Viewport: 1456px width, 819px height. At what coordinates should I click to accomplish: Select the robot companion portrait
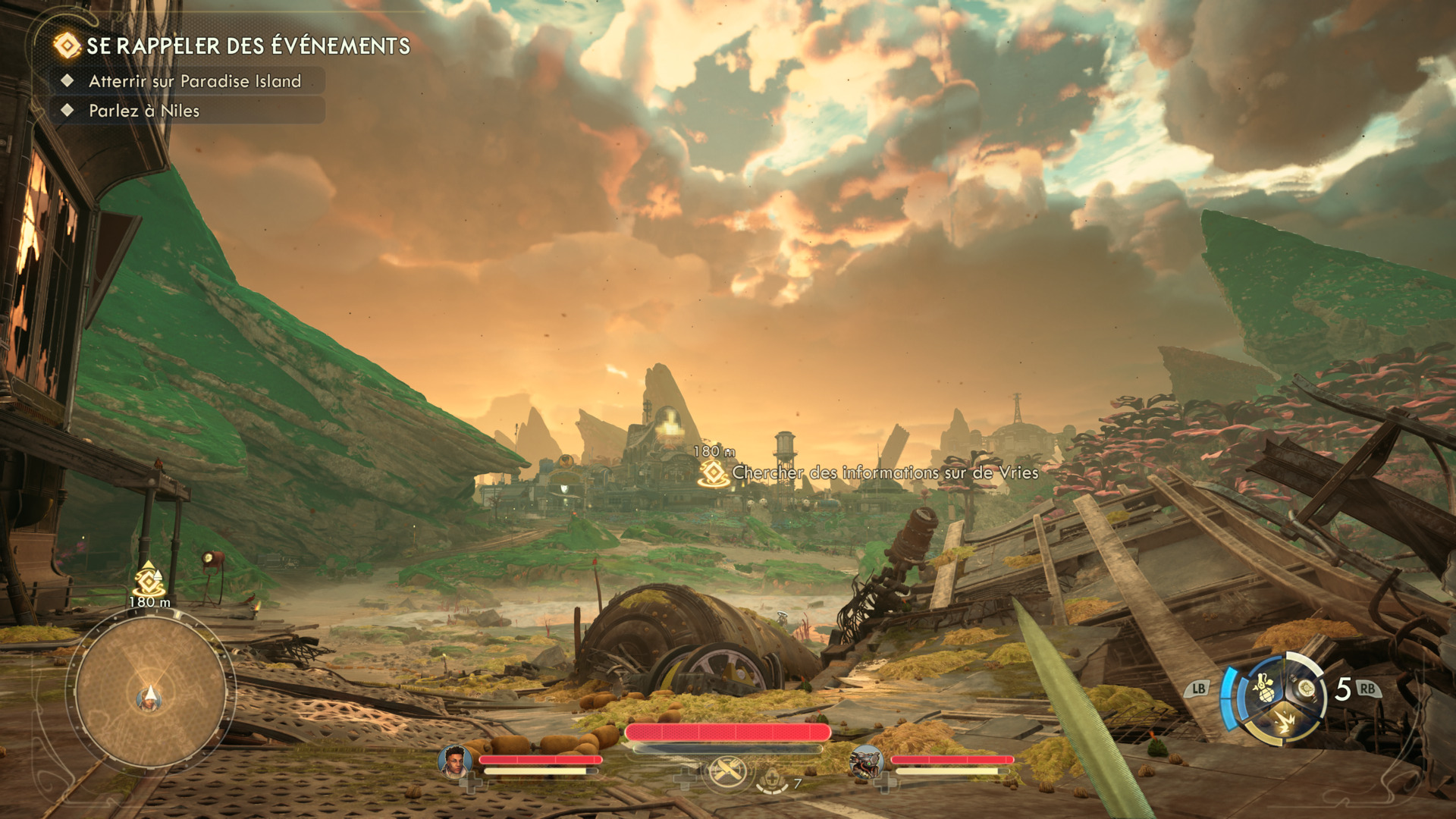coord(865,761)
